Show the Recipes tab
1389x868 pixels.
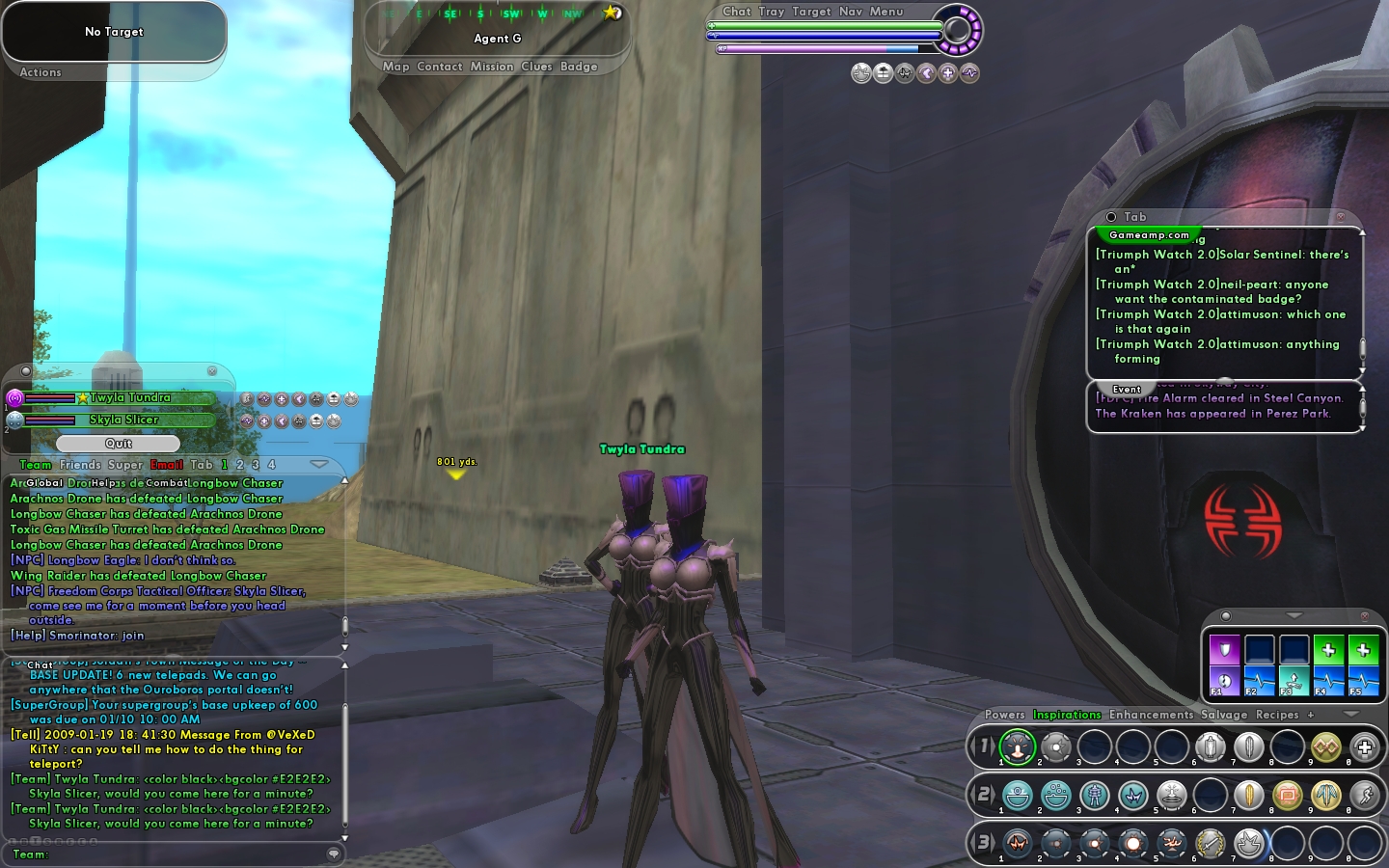(1277, 715)
